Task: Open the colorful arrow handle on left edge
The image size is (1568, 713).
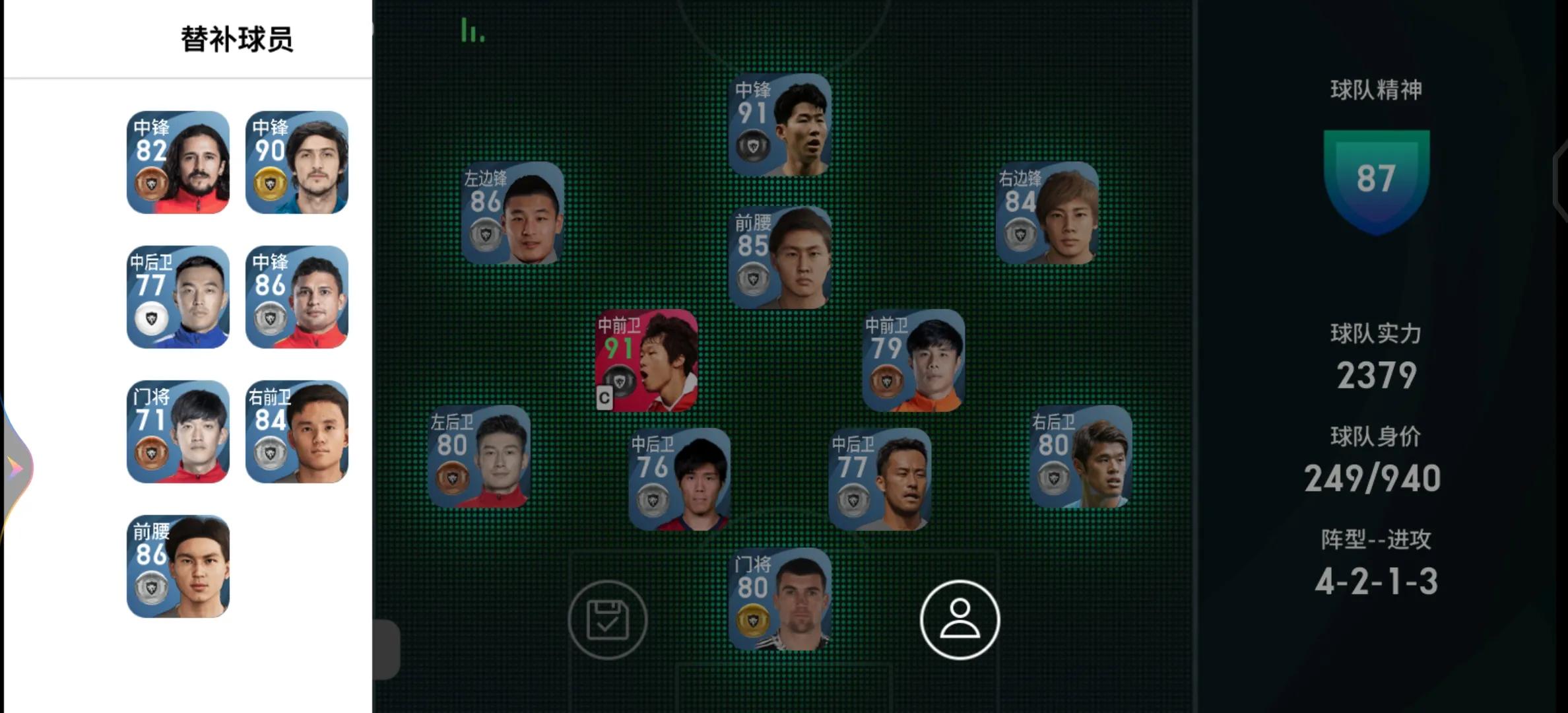Action: pos(16,469)
